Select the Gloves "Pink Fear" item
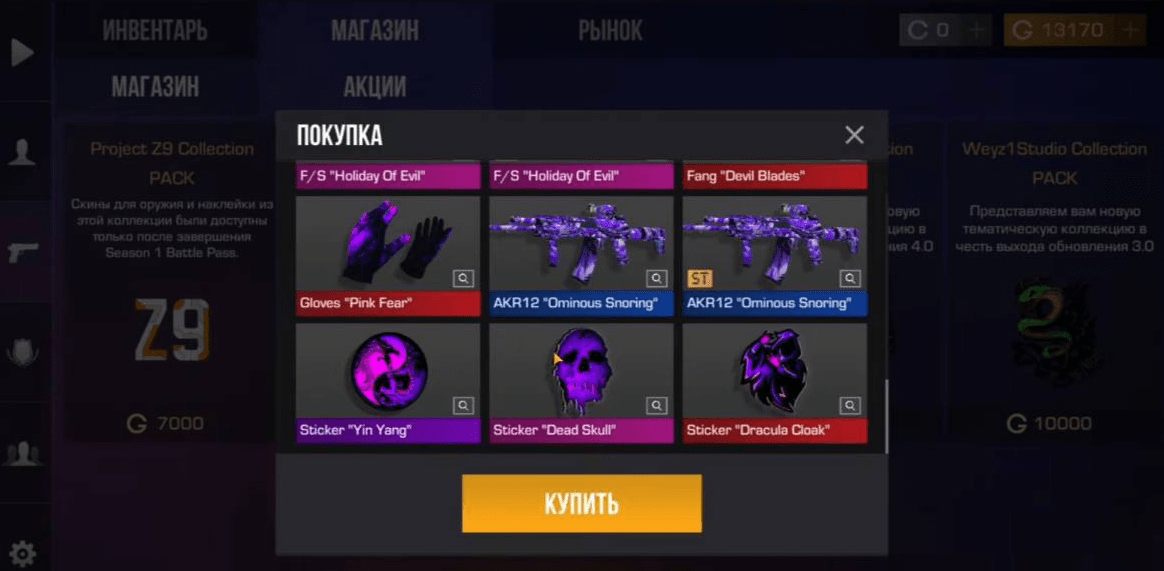Viewport: 1164px width, 571px height. (x=388, y=245)
